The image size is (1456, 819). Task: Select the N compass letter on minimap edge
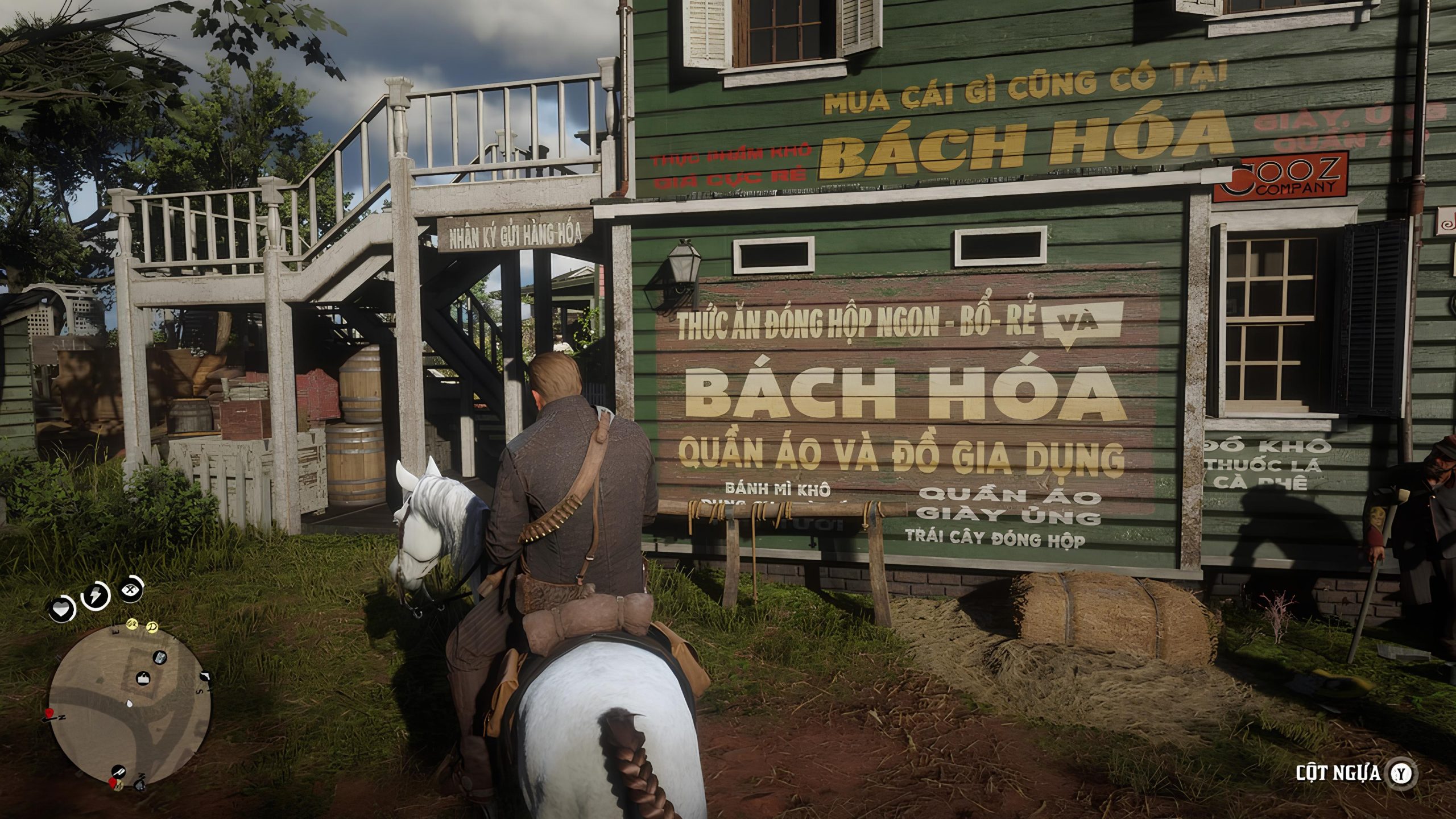point(63,717)
